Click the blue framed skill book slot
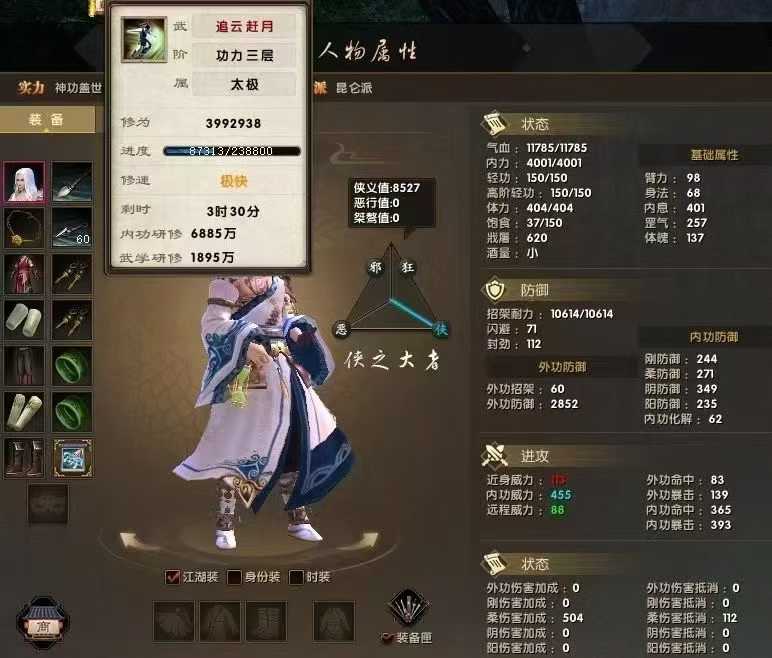The width and height of the screenshot is (772, 658). pyautogui.click(x=72, y=458)
